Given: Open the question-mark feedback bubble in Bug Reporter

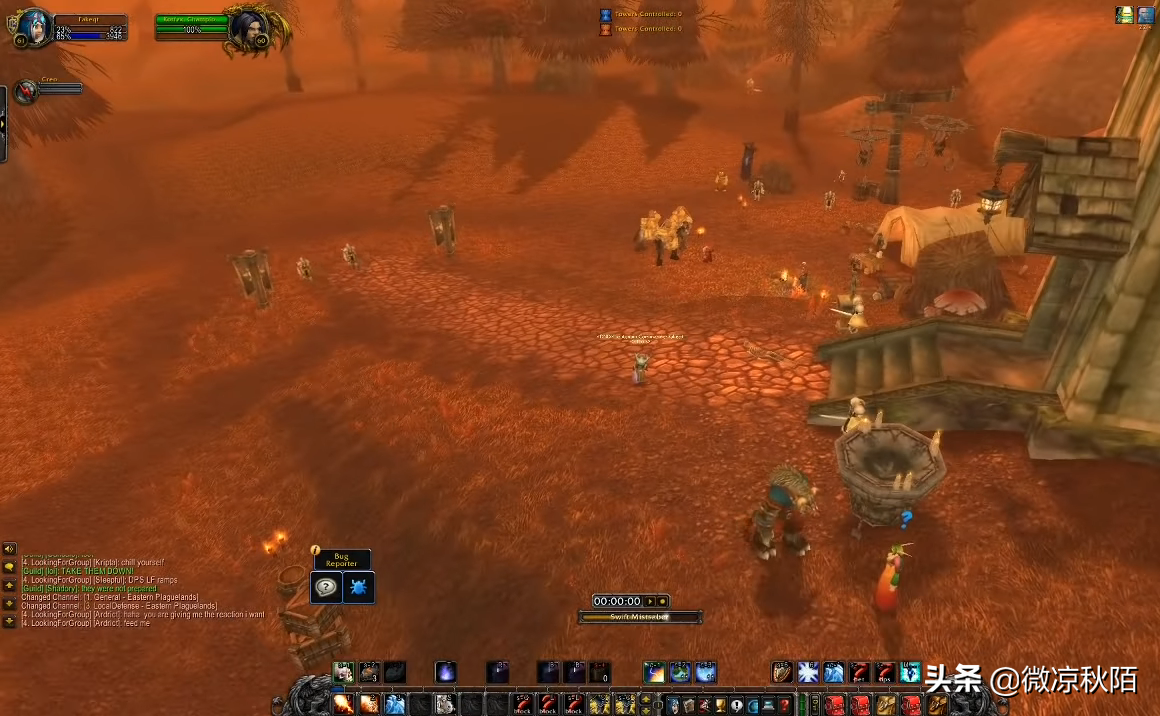Looking at the screenshot, I should tap(326, 587).
